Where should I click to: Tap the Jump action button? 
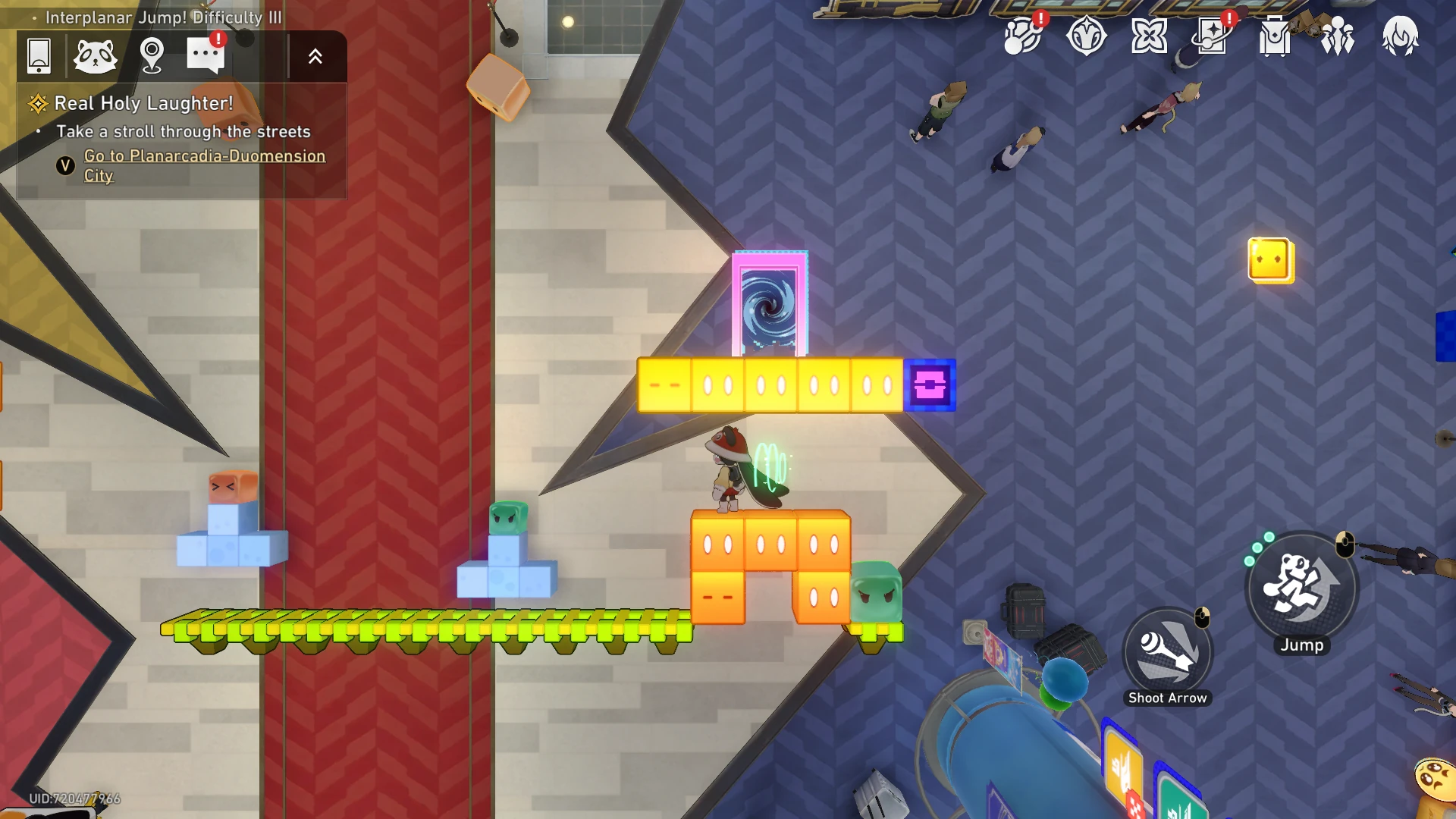click(x=1301, y=588)
